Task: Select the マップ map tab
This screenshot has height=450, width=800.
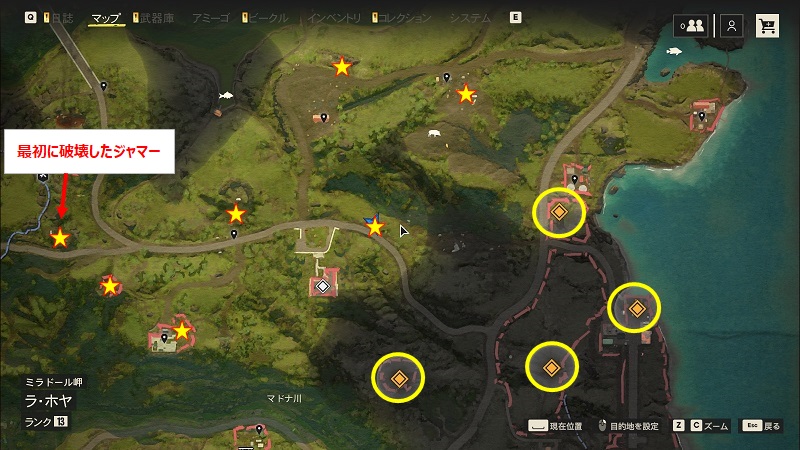Action: [105, 18]
